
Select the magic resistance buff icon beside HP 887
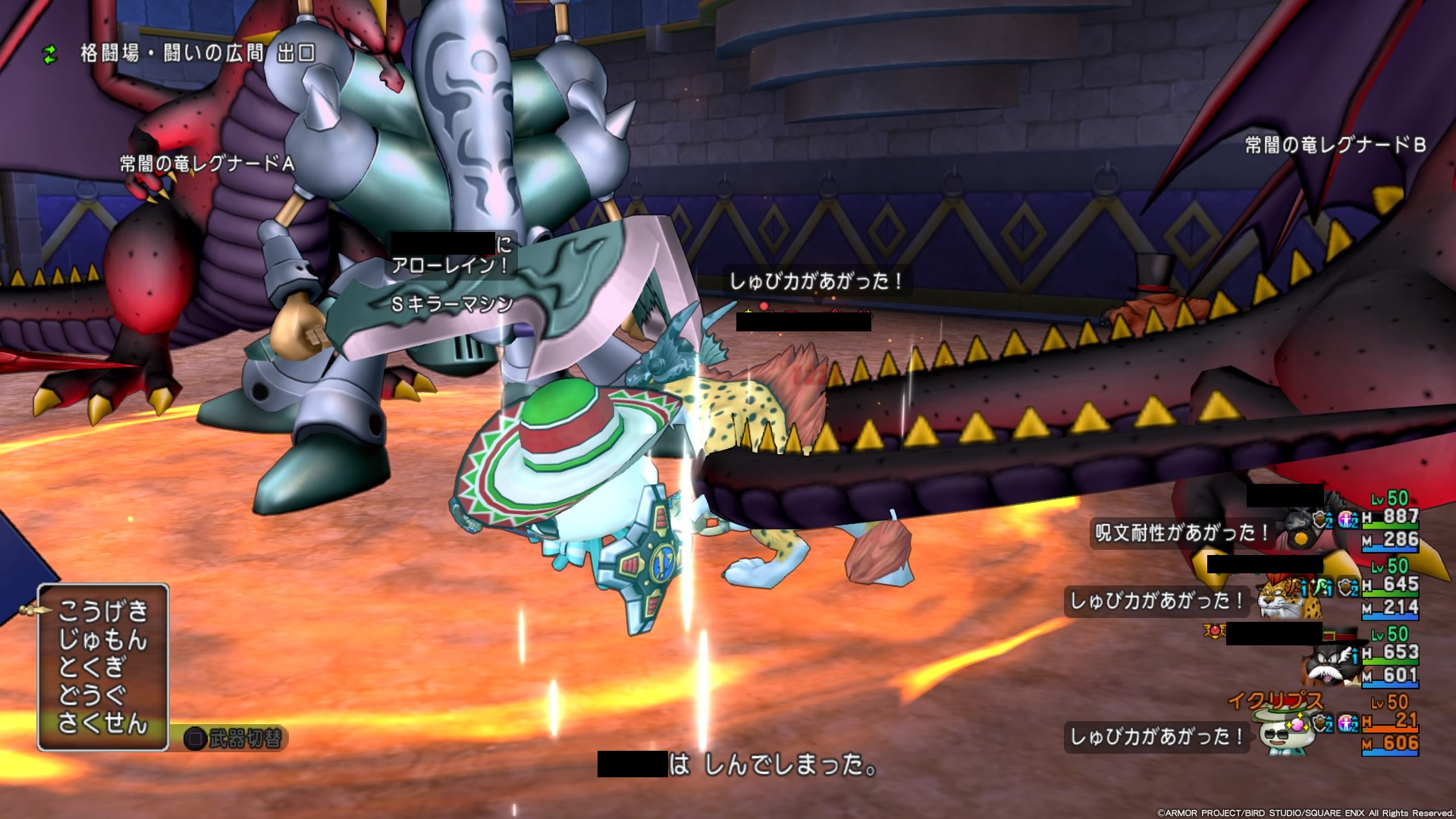coord(1345,519)
